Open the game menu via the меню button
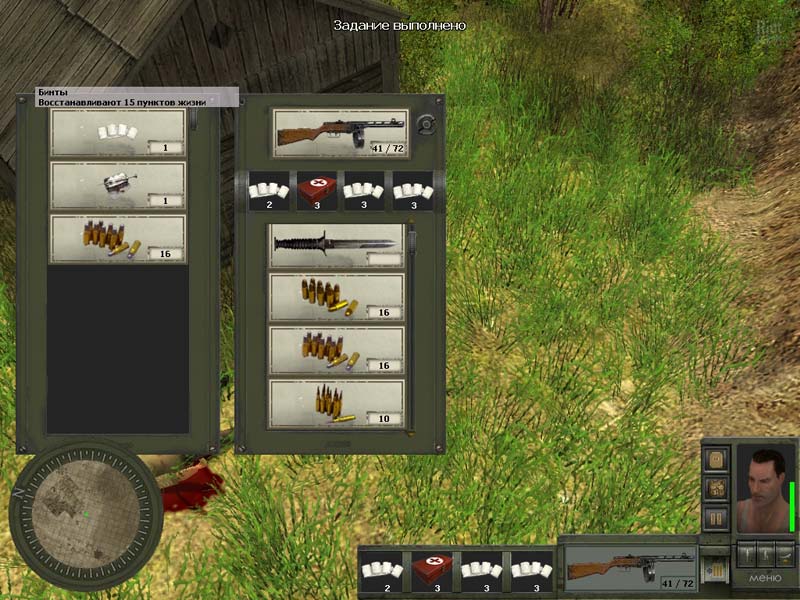This screenshot has height=600, width=800. tap(765, 580)
